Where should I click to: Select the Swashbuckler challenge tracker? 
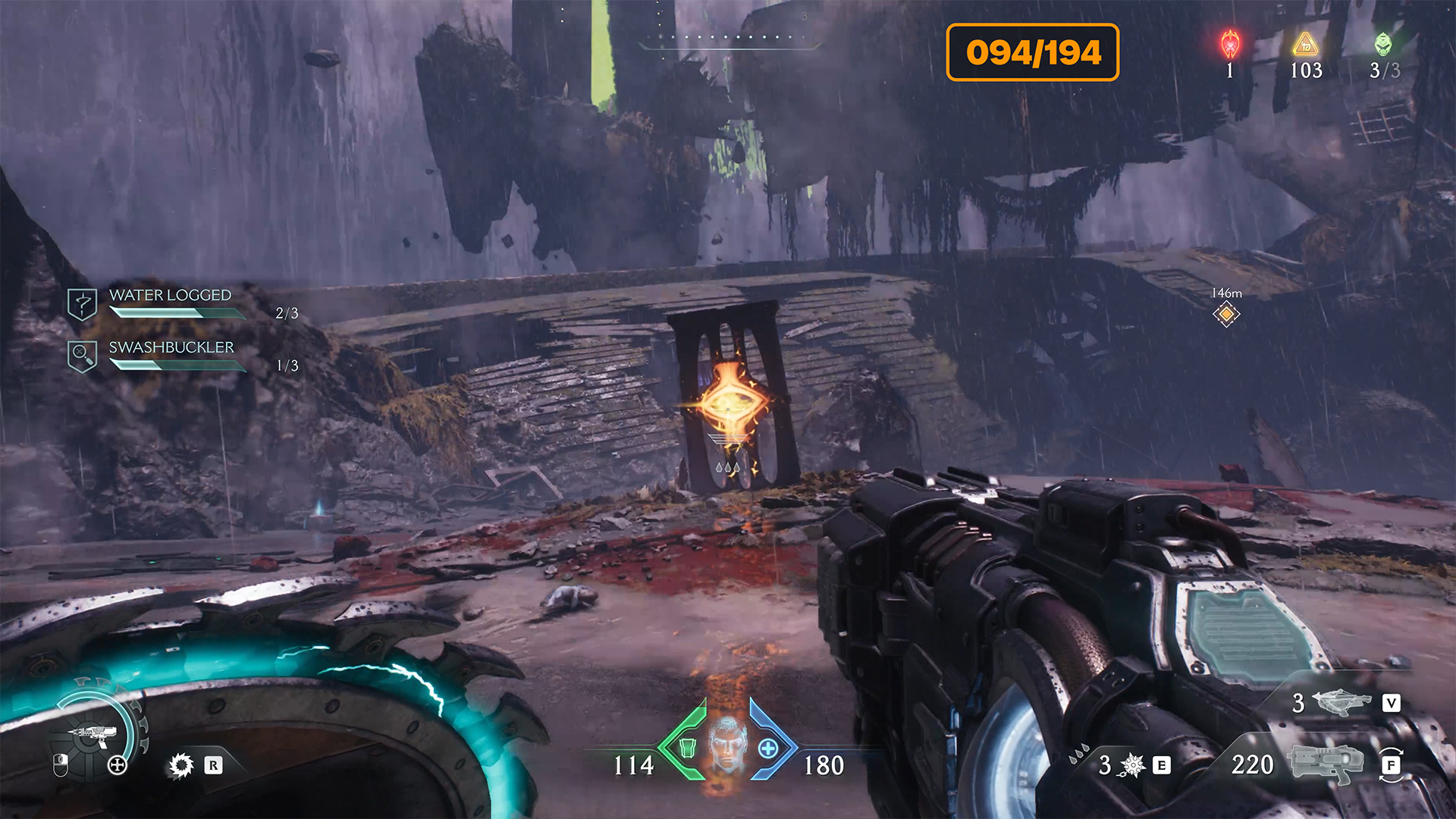point(171,355)
